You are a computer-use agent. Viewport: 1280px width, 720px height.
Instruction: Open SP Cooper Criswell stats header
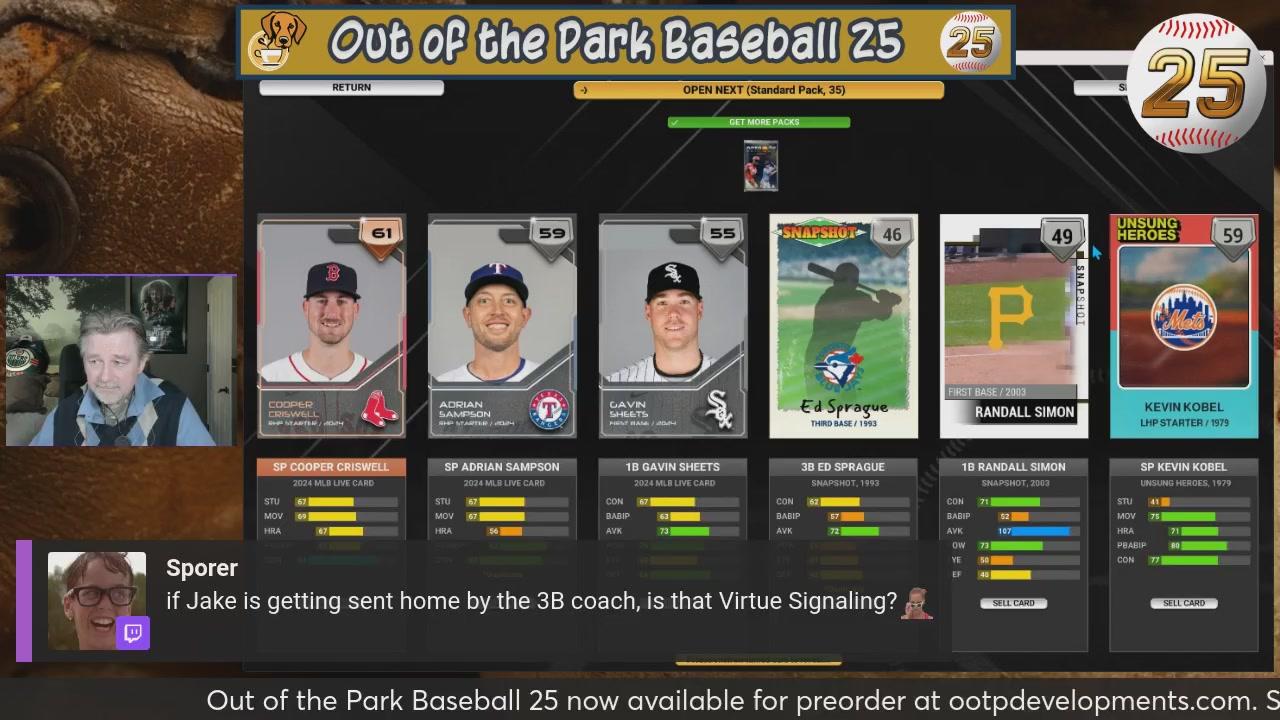331,467
